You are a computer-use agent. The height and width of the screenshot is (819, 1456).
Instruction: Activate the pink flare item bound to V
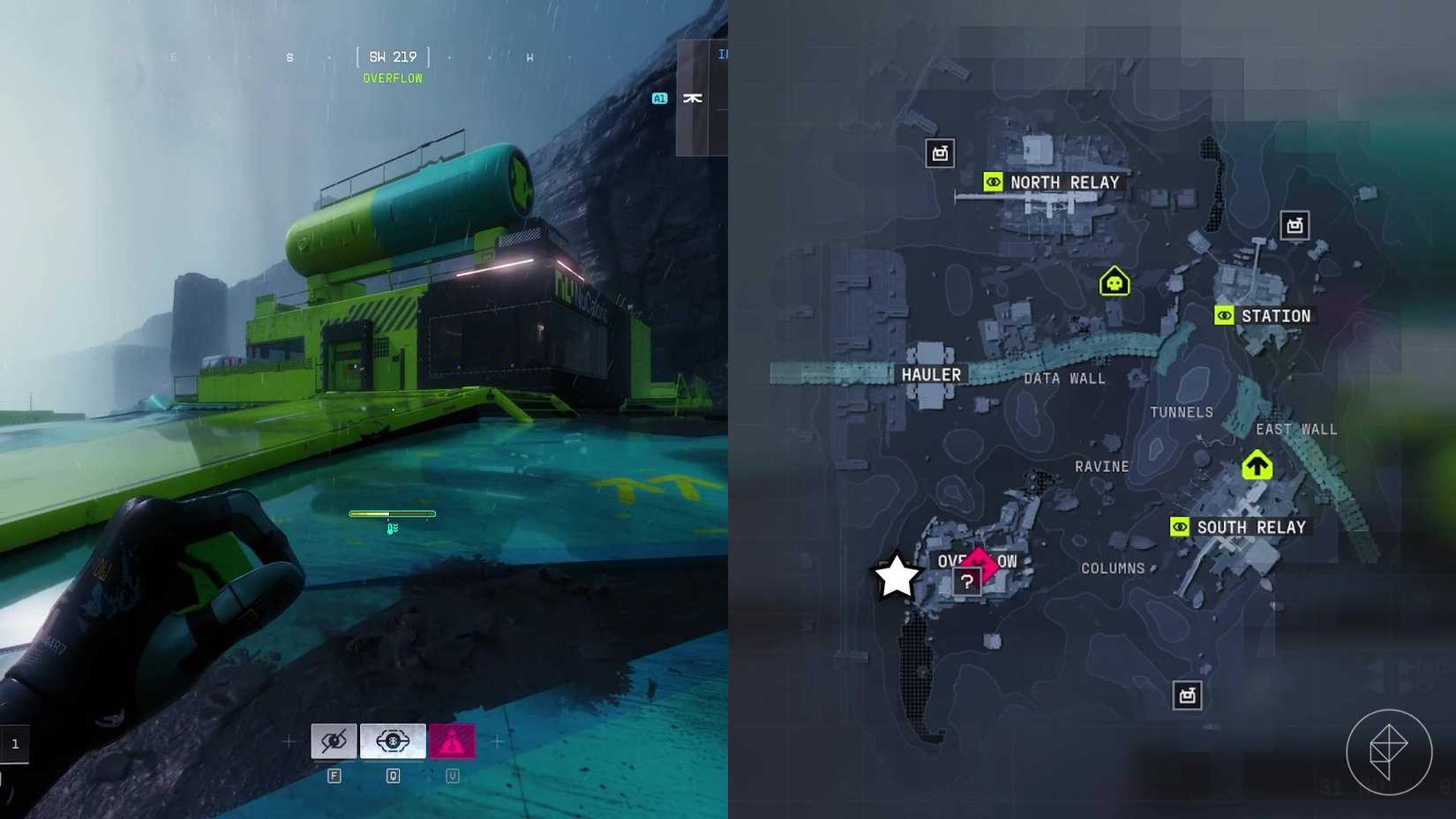point(452,740)
